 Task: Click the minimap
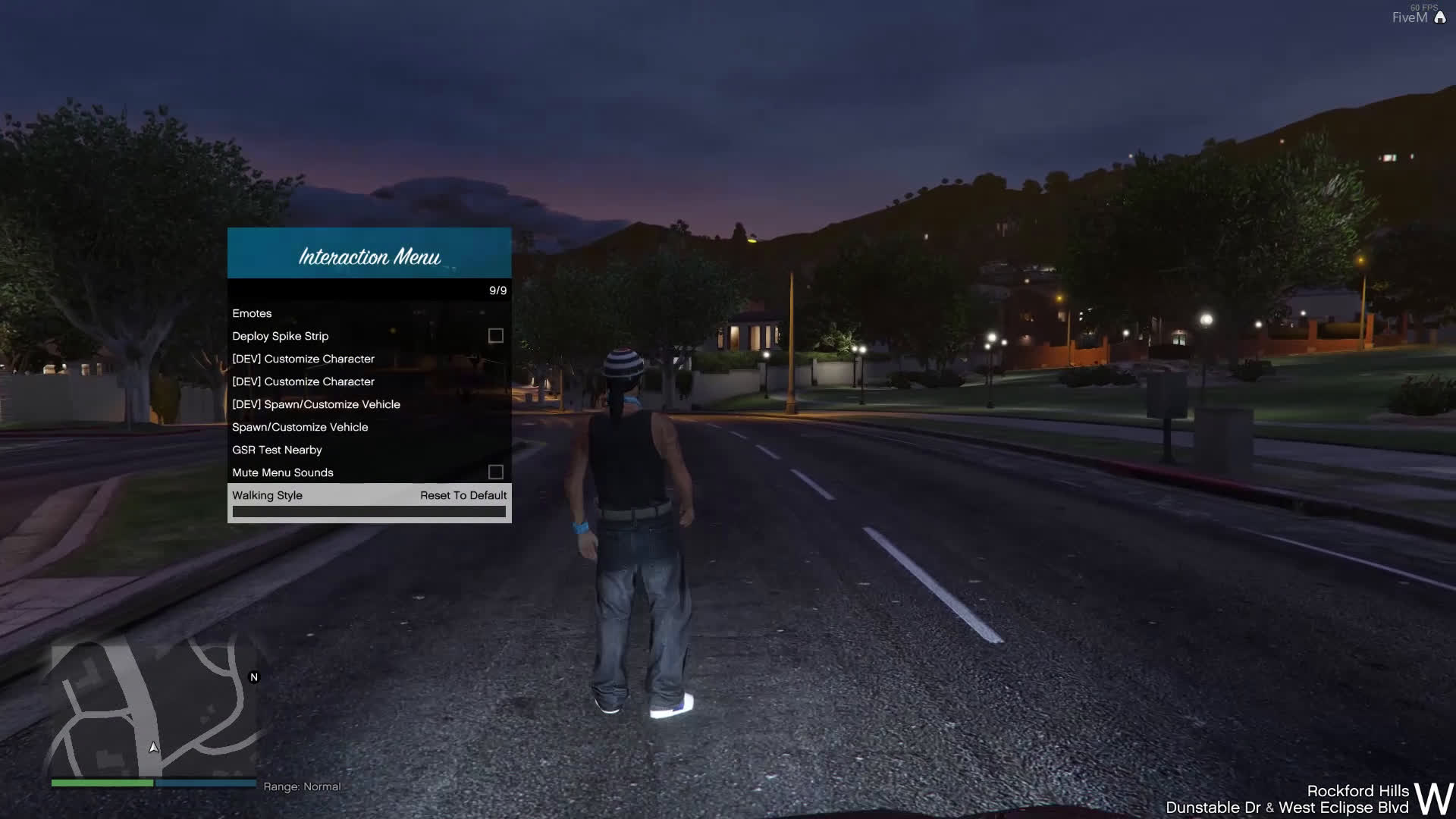154,709
